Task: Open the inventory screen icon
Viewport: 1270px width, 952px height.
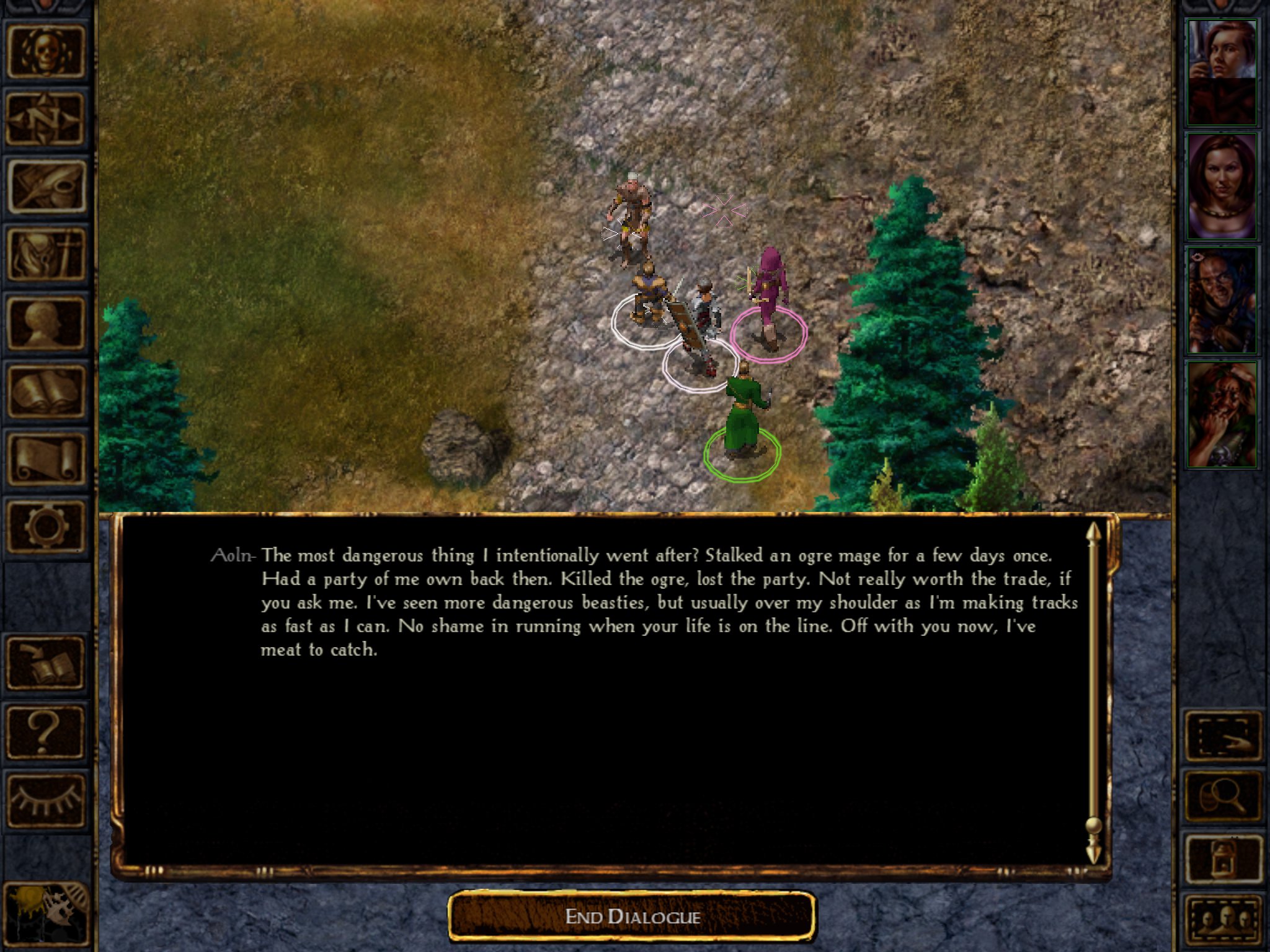Action: tap(47, 254)
